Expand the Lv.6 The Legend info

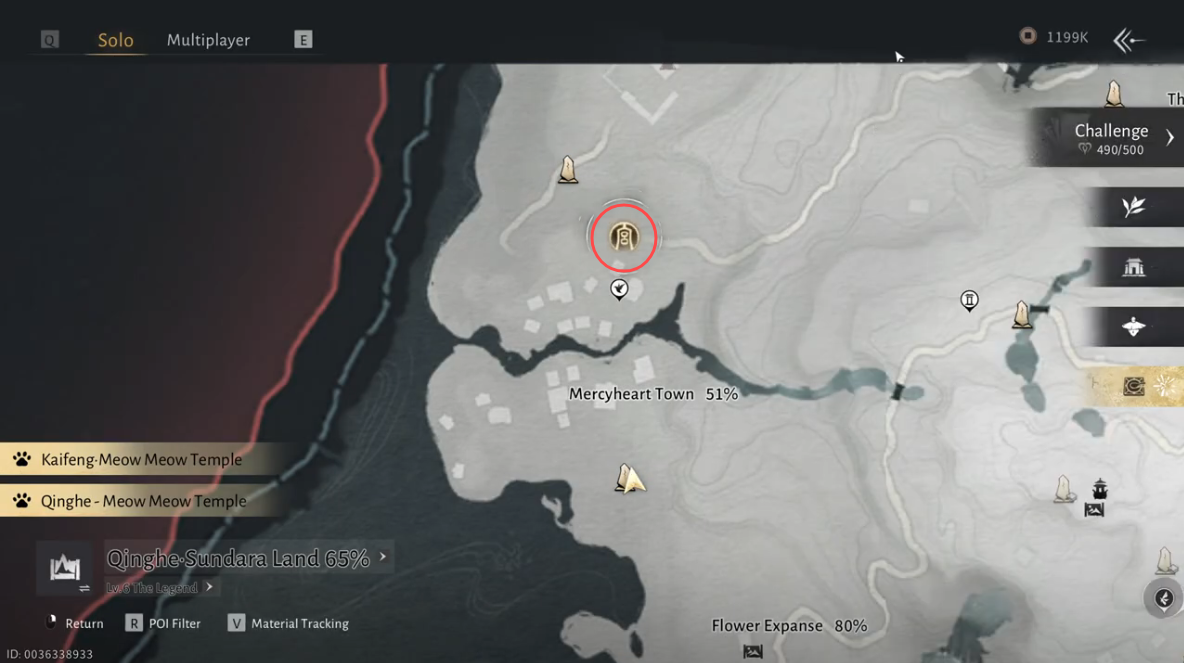tap(160, 587)
